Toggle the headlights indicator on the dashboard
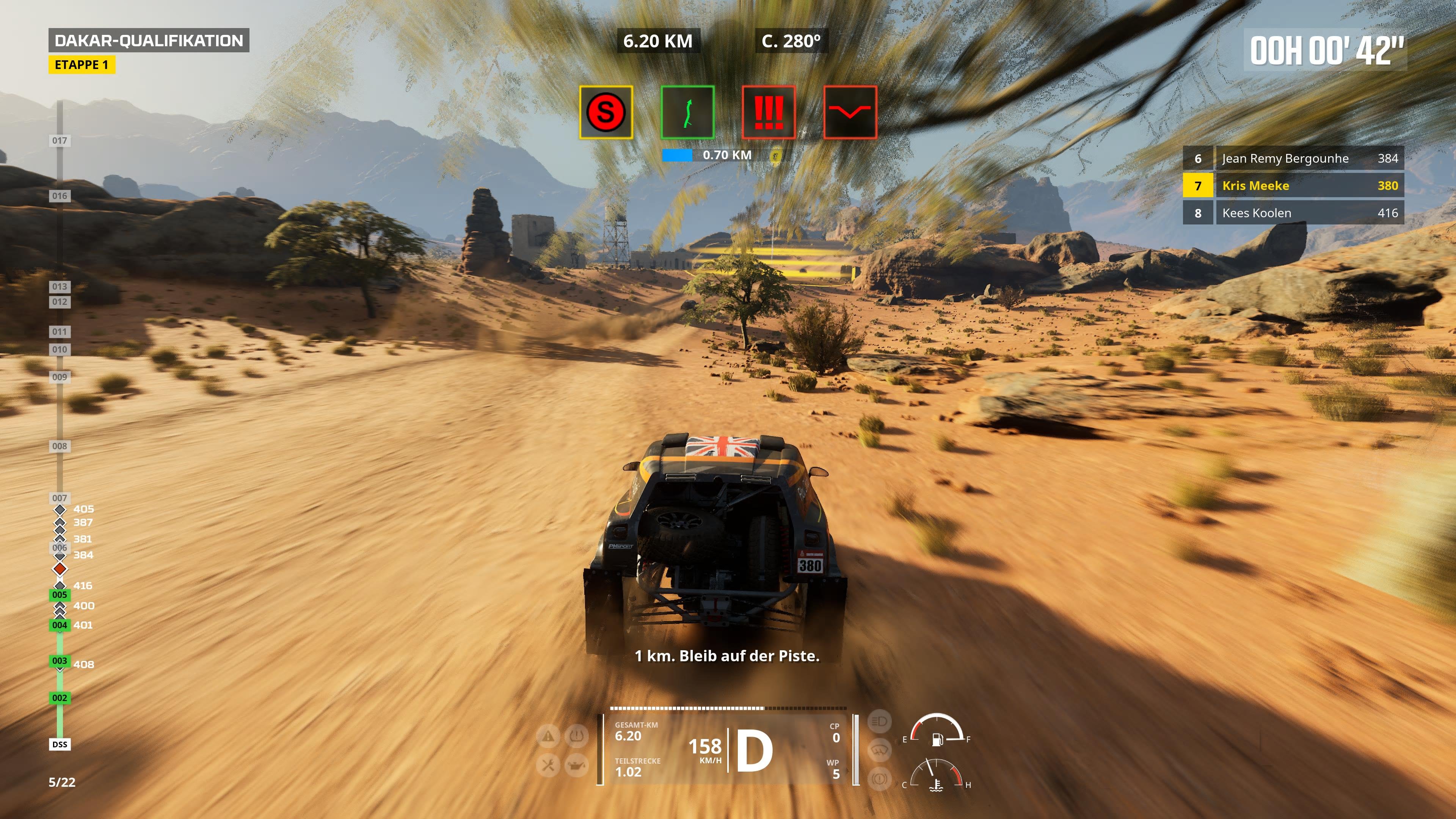The image size is (1456, 819). click(880, 722)
